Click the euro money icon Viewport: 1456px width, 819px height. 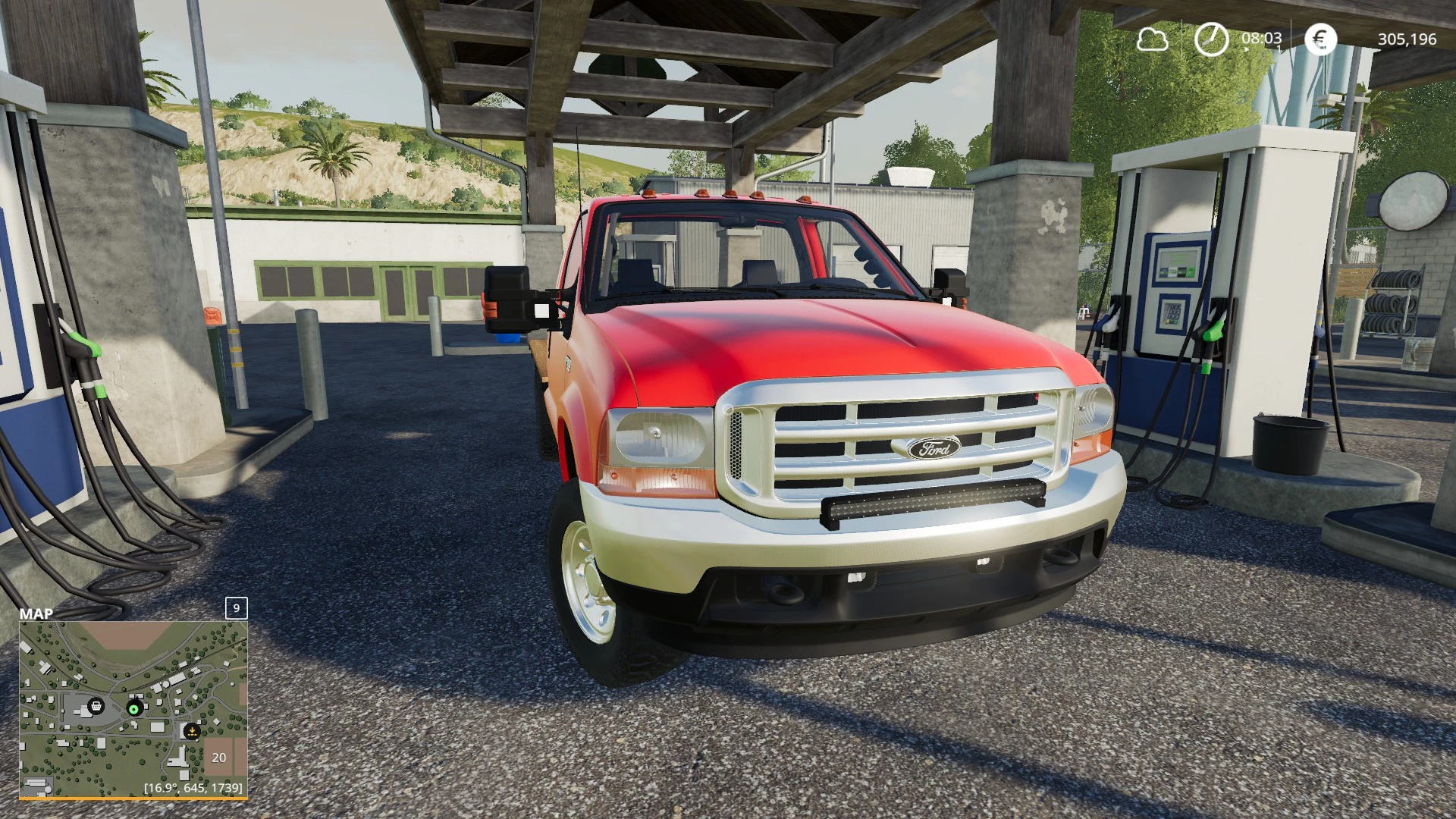click(1320, 39)
